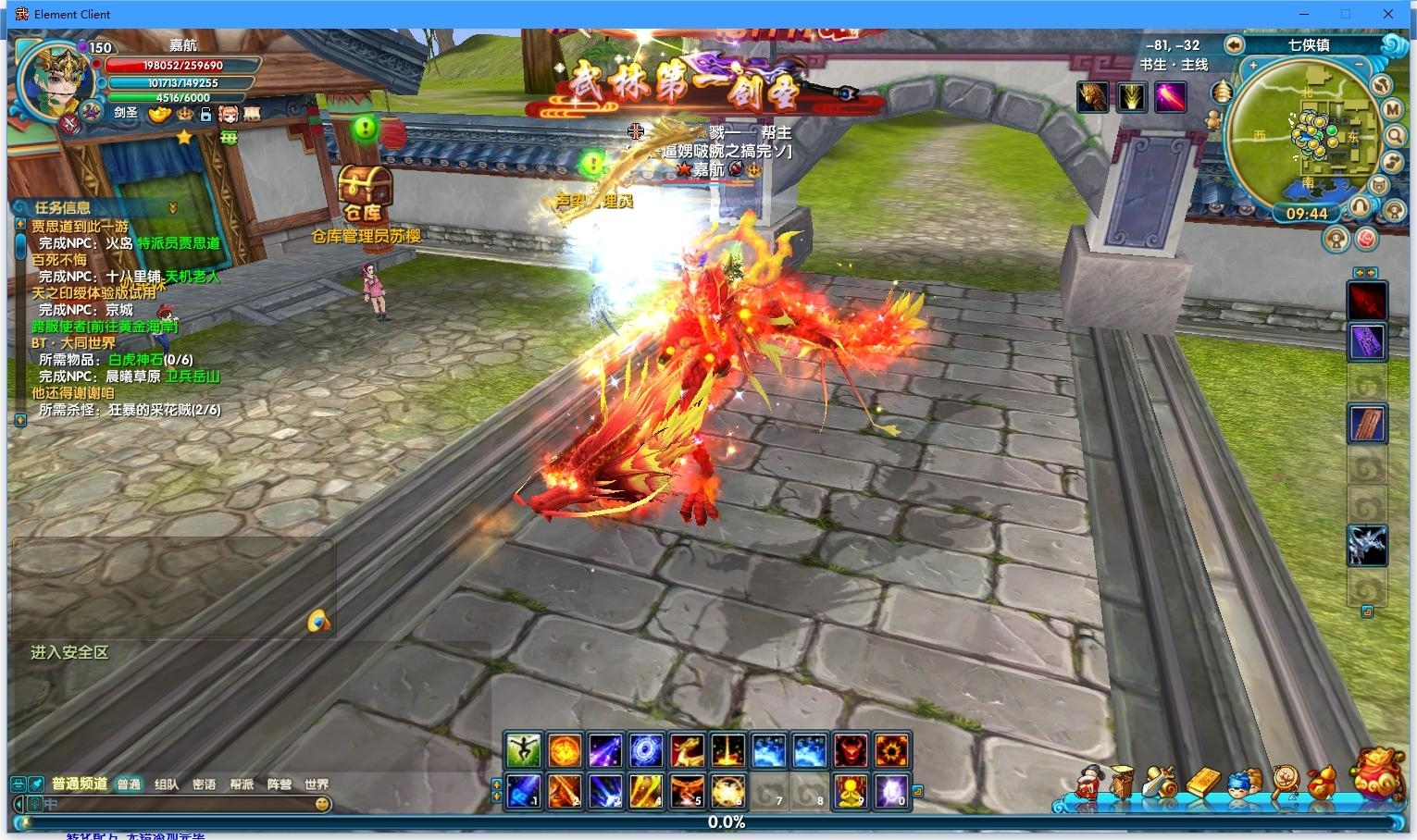Screen dimensions: 1417x840
Task: Open the red lucky bag icon
Action: (1377, 773)
